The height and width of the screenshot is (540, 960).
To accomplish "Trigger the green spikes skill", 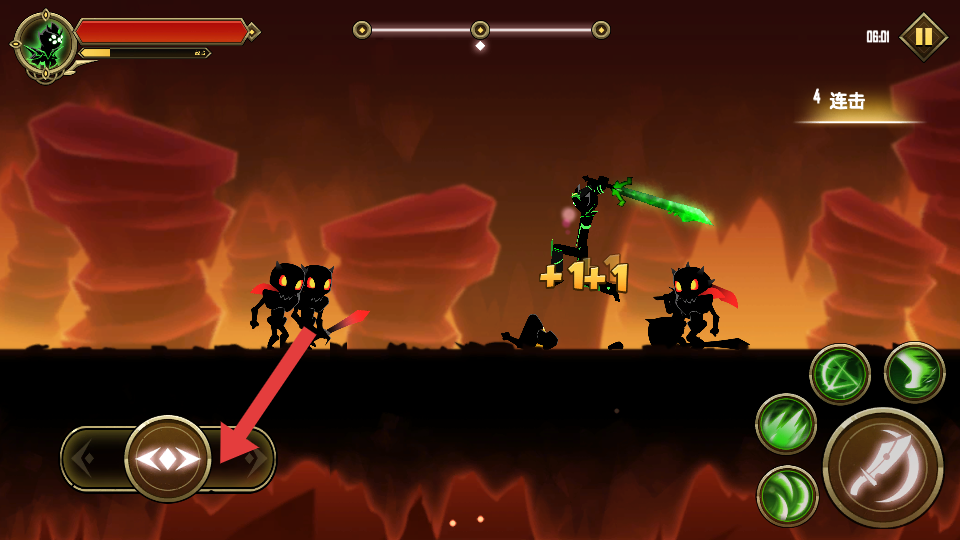I will [x=786, y=424].
